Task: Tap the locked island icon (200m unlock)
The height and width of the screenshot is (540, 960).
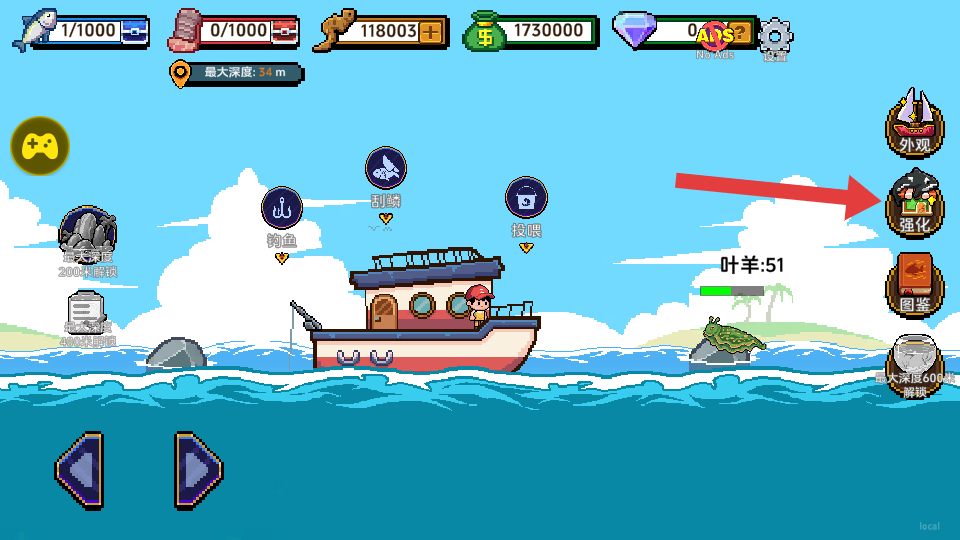Action: pyautogui.click(x=88, y=234)
